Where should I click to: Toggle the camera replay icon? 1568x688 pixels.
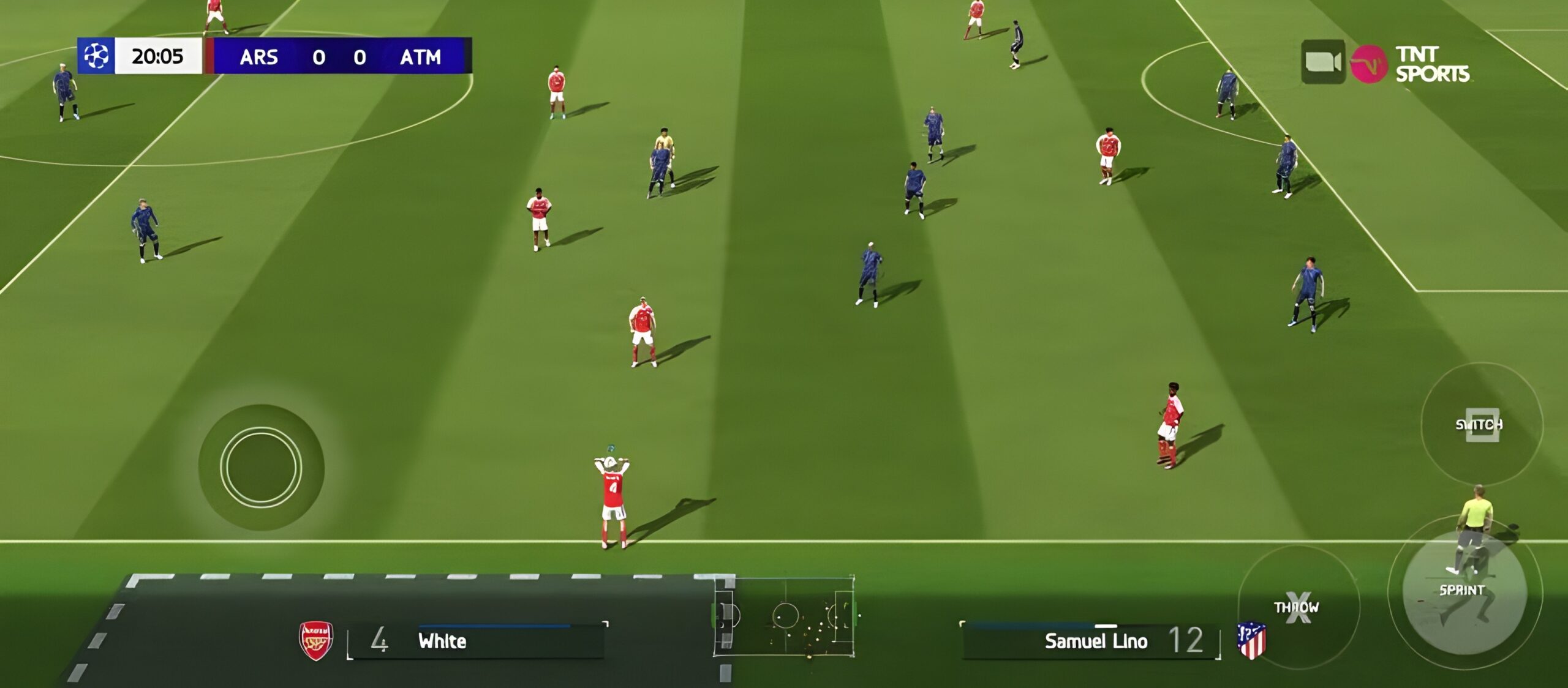tap(1322, 62)
